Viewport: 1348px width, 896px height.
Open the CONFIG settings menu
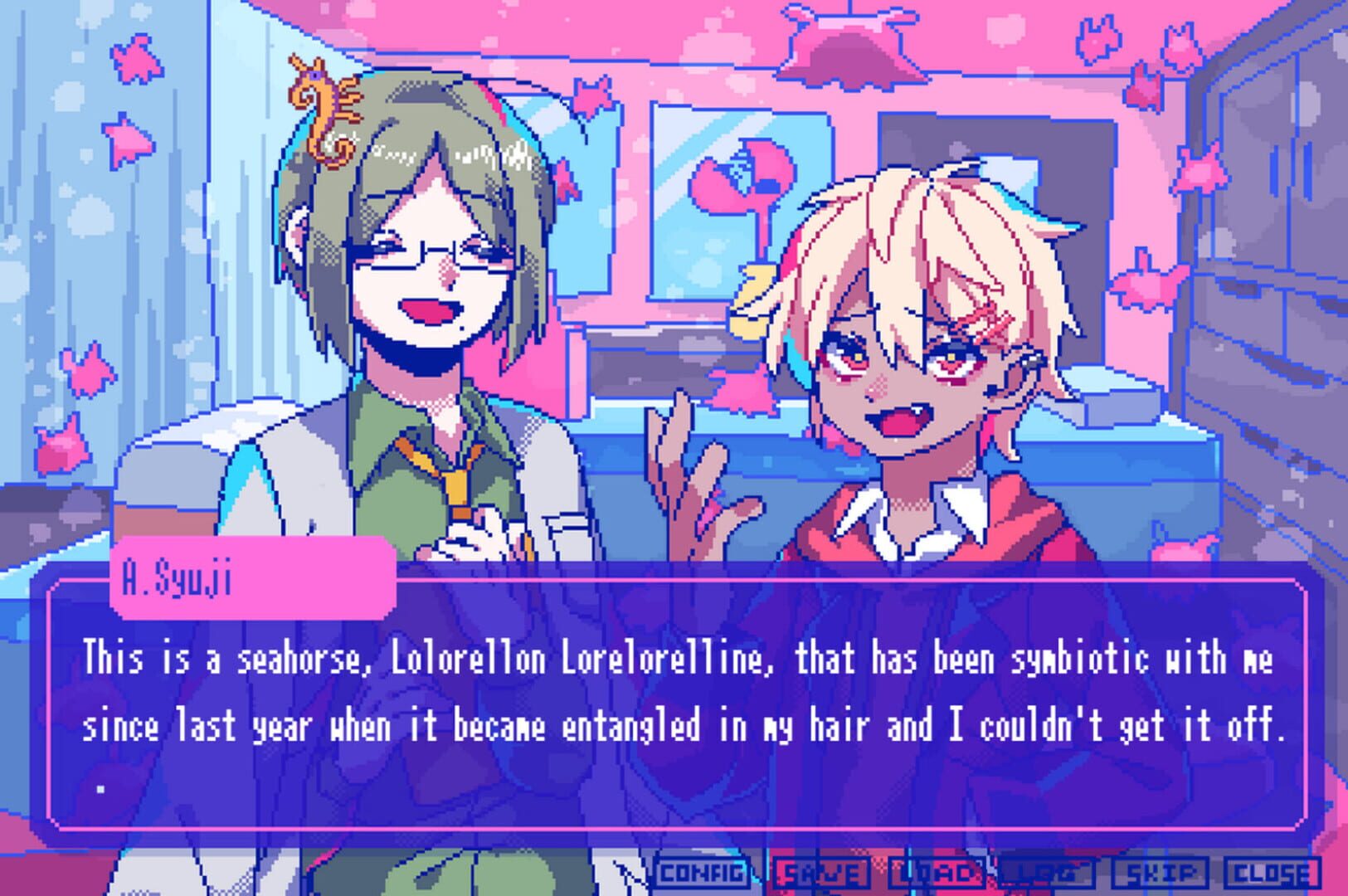701,873
